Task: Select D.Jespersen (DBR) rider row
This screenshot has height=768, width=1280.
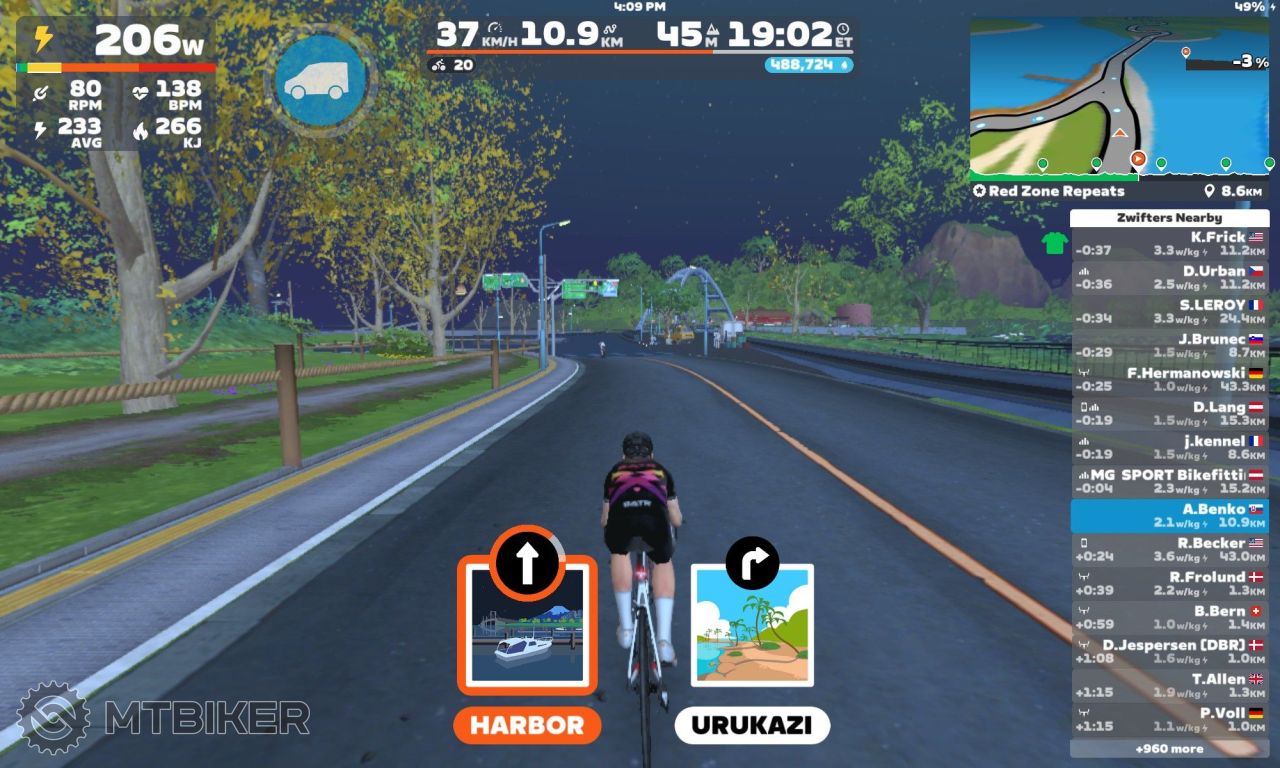Action: click(1169, 652)
